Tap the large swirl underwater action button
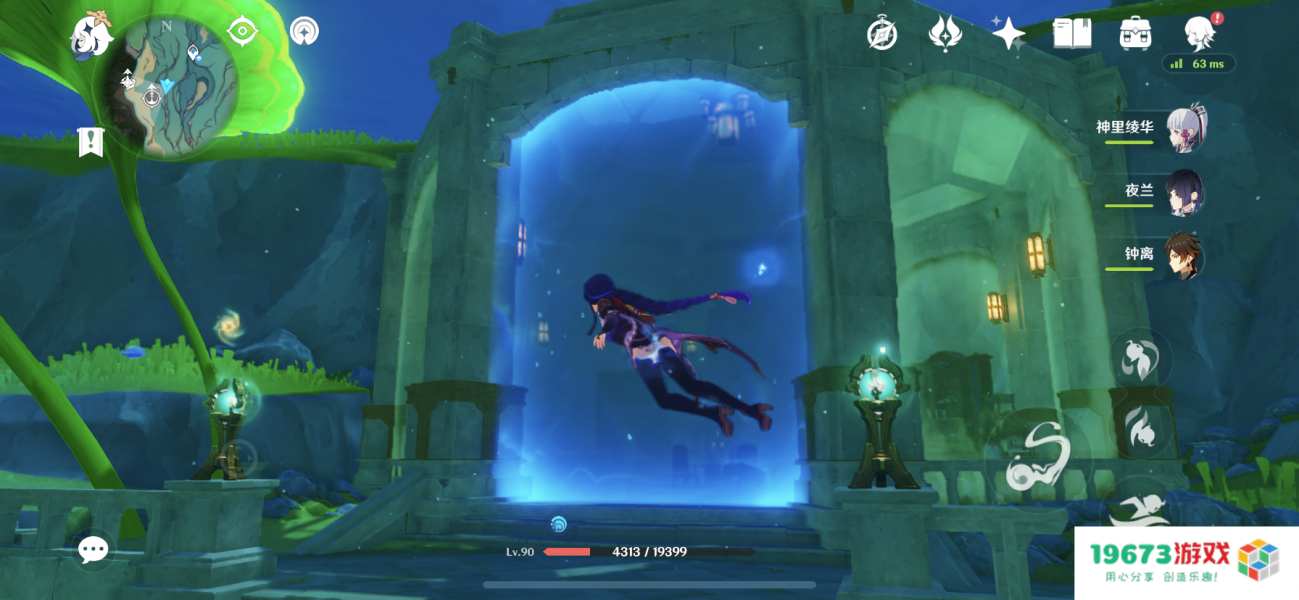This screenshot has height=600, width=1299. pos(1033,462)
